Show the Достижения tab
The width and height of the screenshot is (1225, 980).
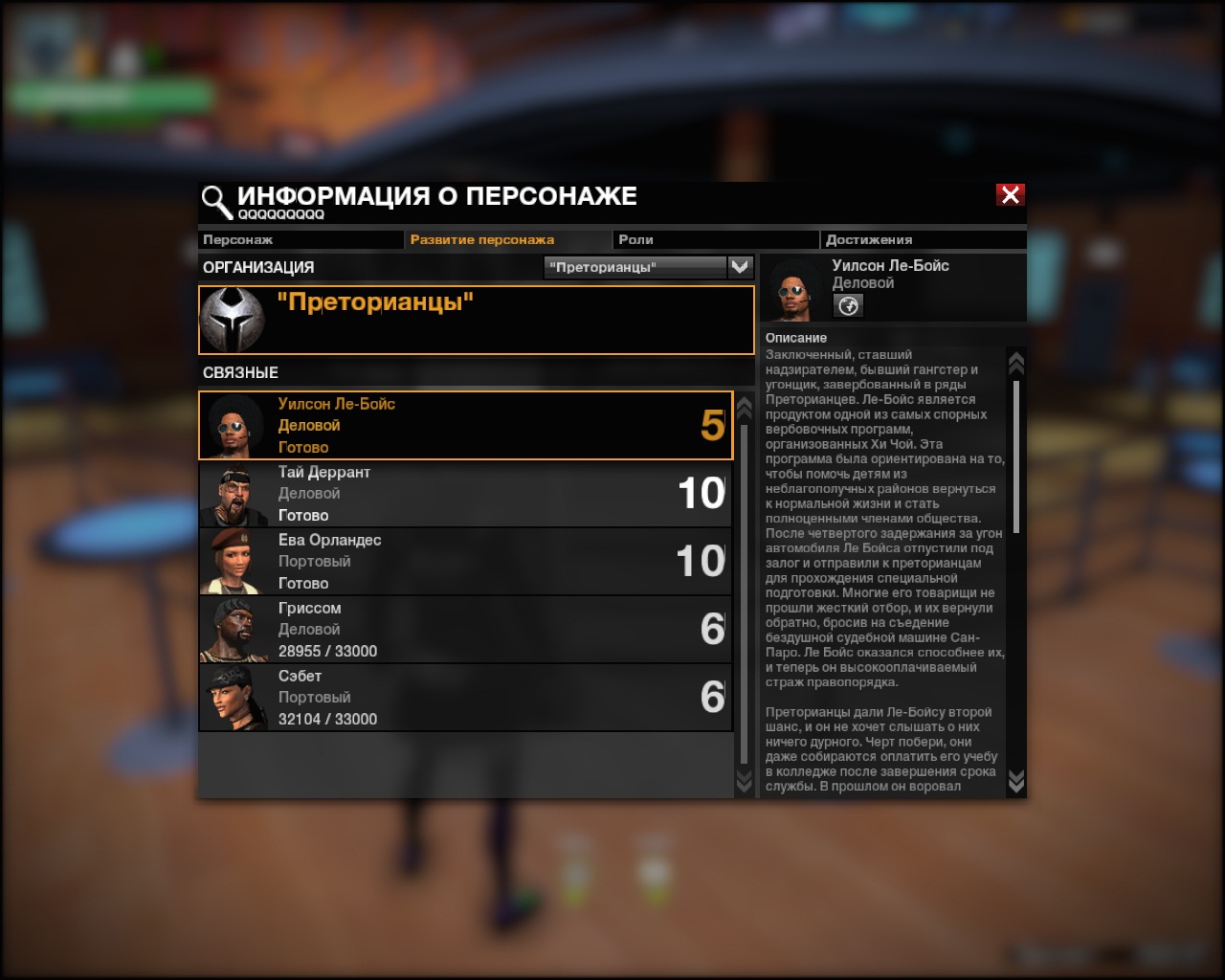pyautogui.click(x=923, y=239)
